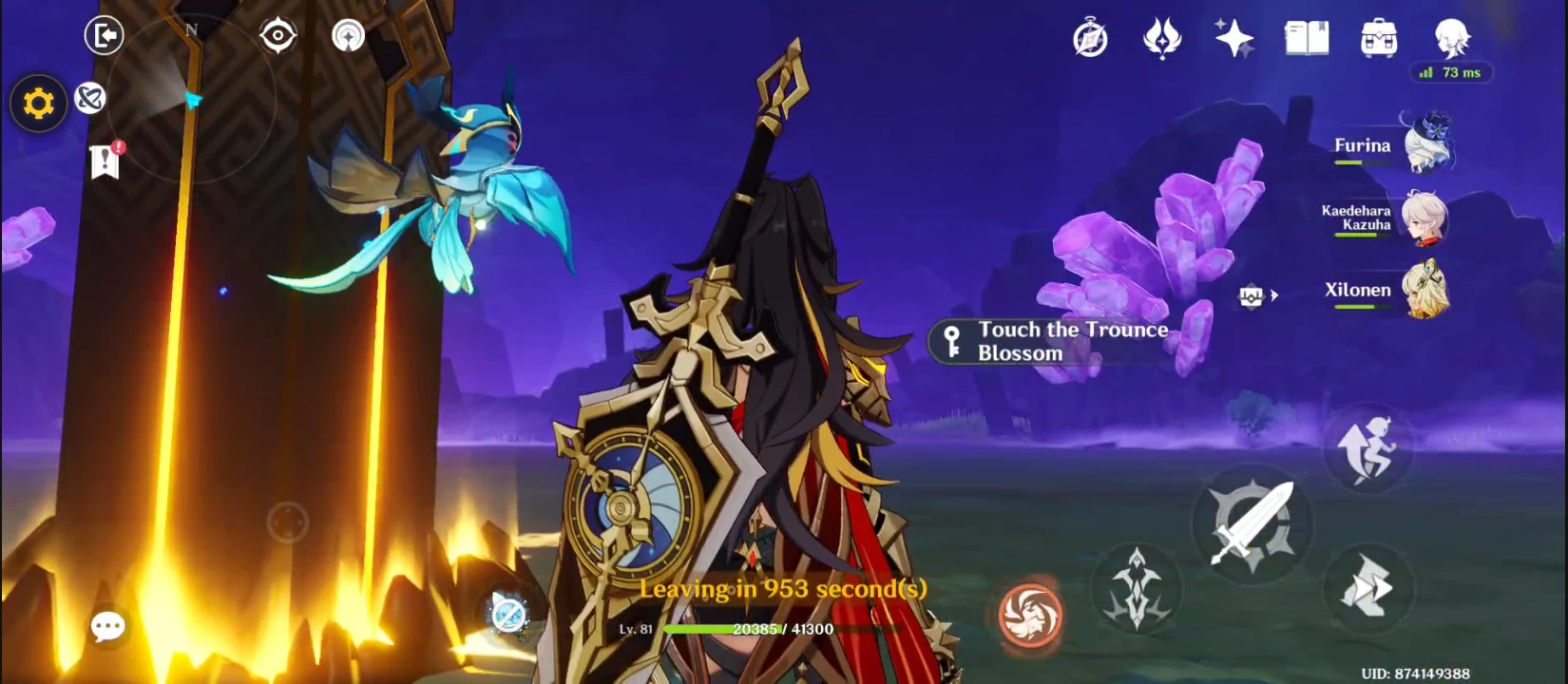This screenshot has width=1568, height=684.
Task: Open the notification flag with red badge
Action: 105,161
